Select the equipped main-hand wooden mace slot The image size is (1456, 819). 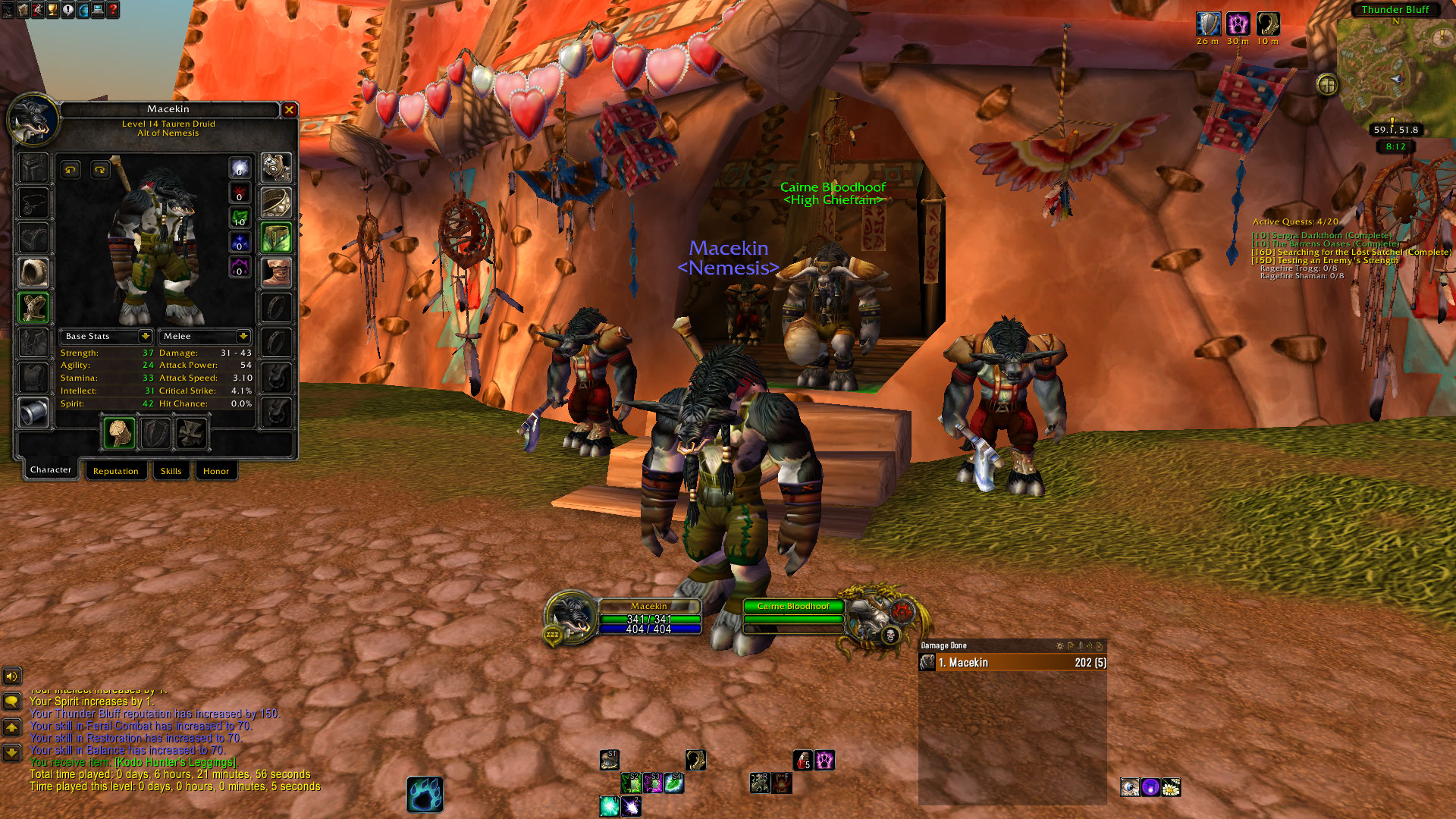click(119, 433)
